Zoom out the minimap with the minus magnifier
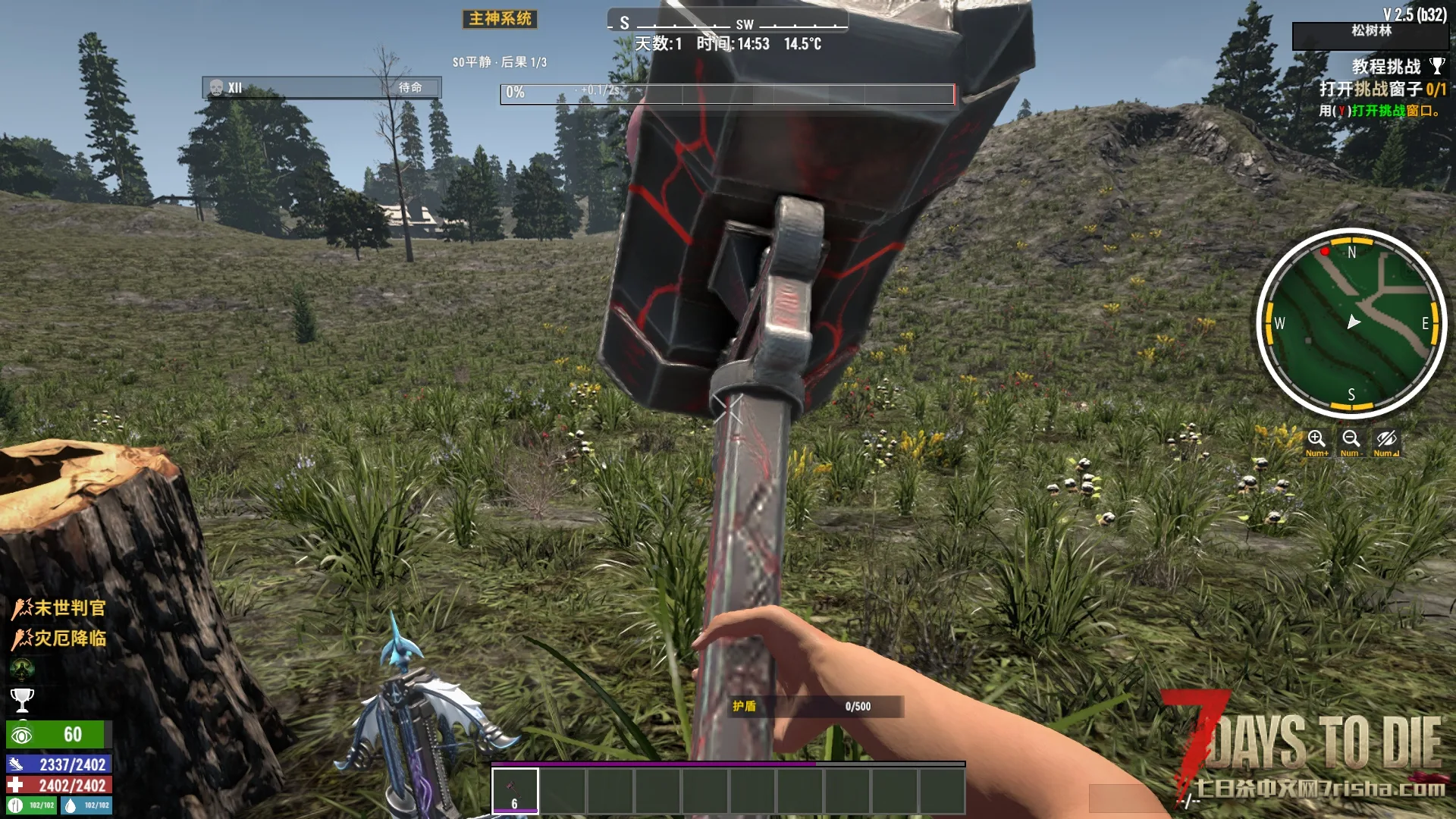The image size is (1456, 819). point(1351,439)
